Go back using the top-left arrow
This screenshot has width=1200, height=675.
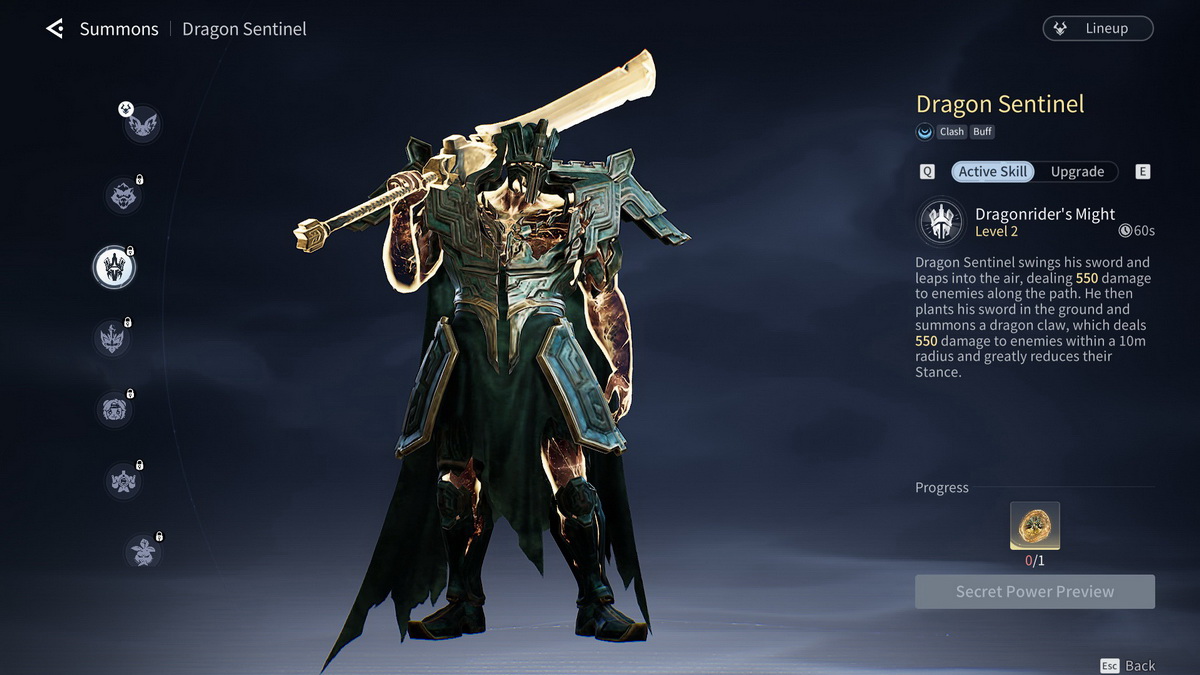pos(54,29)
